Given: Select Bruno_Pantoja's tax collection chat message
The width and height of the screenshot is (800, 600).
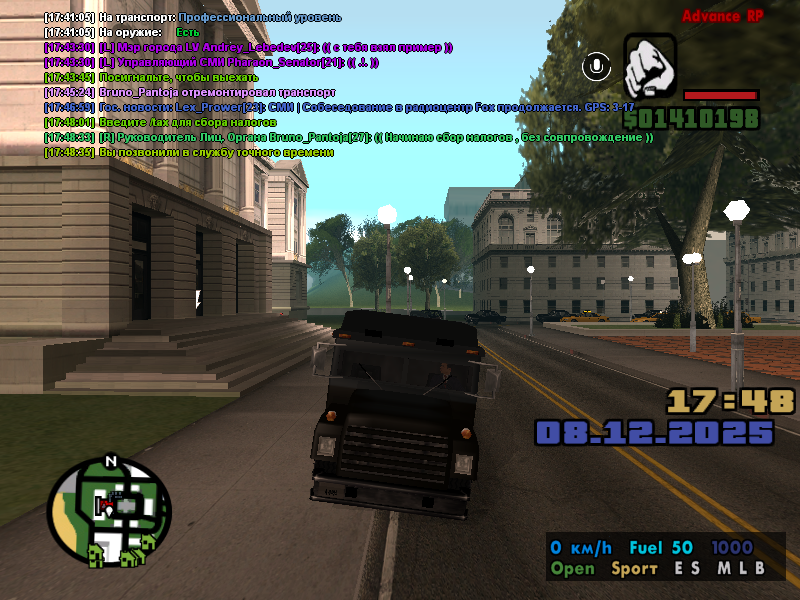Looking at the screenshot, I should pos(348,137).
